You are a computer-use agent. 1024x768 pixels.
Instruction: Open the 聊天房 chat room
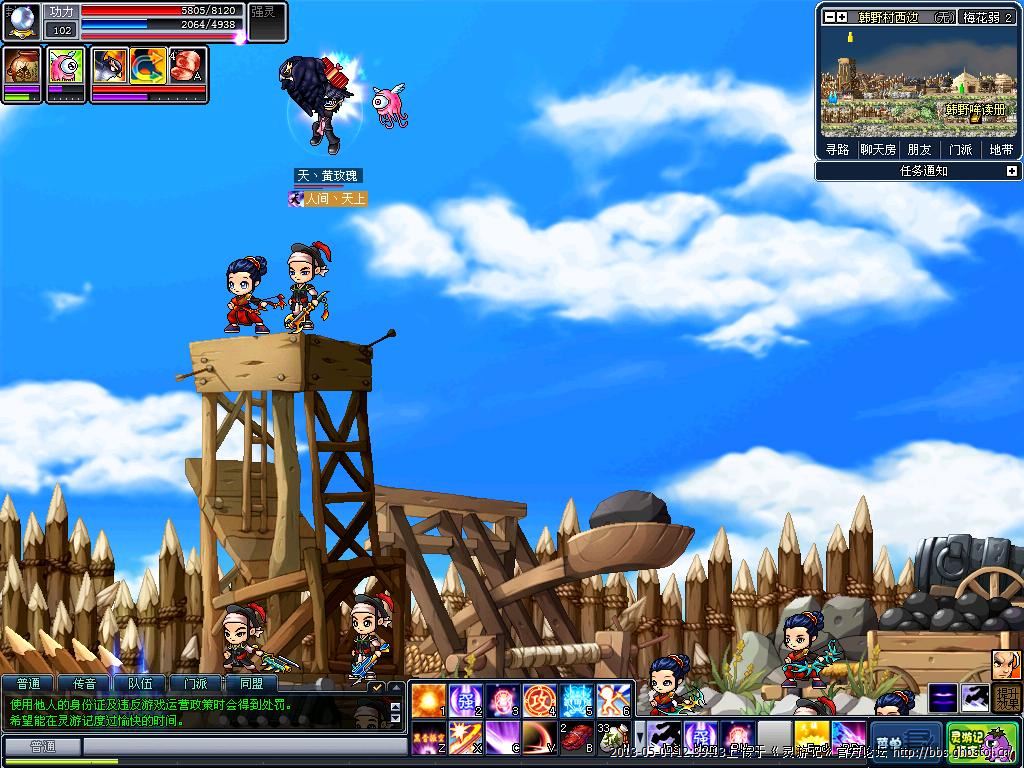878,150
